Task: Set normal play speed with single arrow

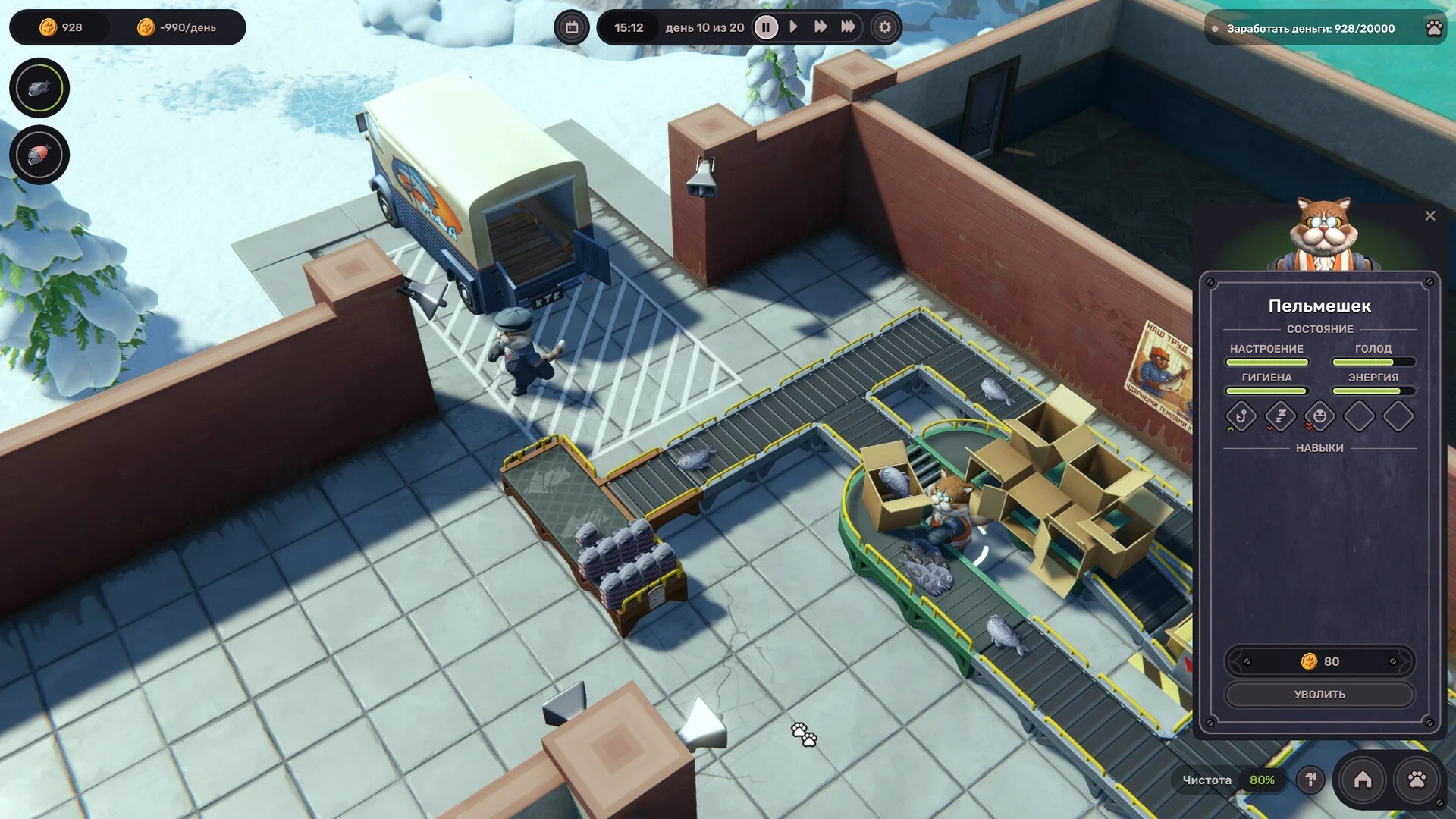Action: (x=793, y=27)
